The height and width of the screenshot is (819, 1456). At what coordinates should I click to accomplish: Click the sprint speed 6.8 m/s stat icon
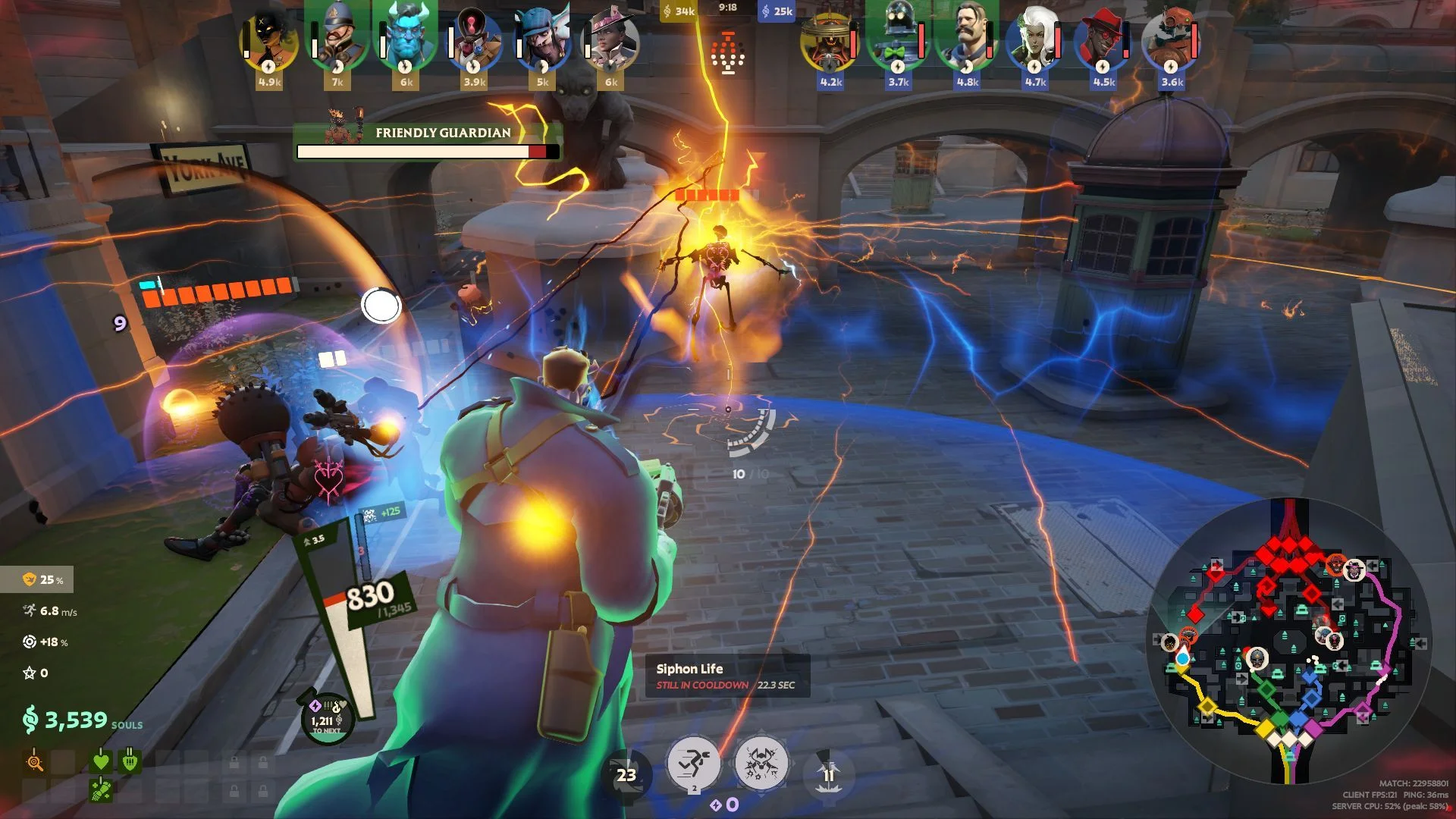tap(29, 608)
